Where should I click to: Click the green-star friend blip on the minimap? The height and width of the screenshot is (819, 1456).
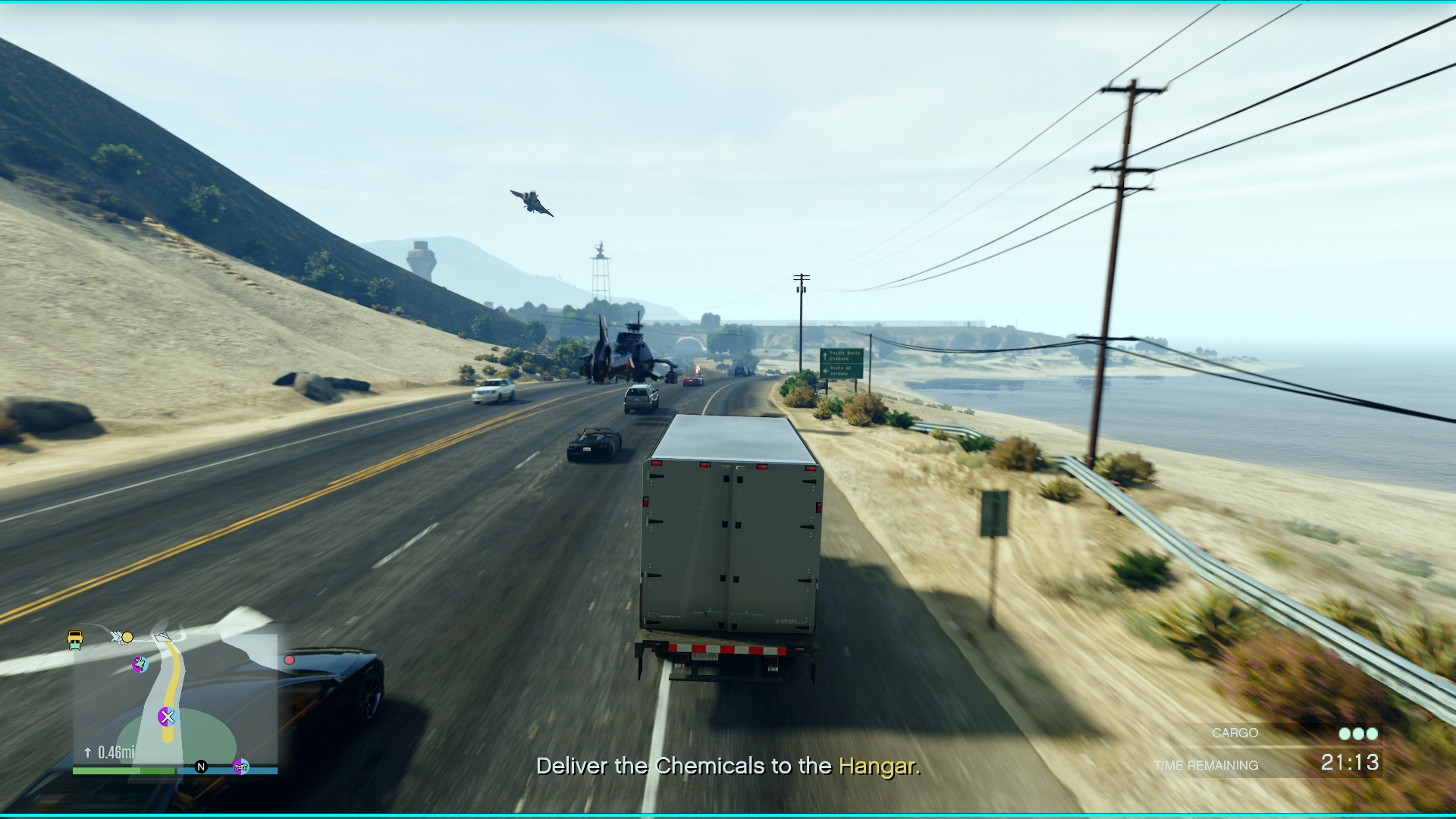coord(139,665)
